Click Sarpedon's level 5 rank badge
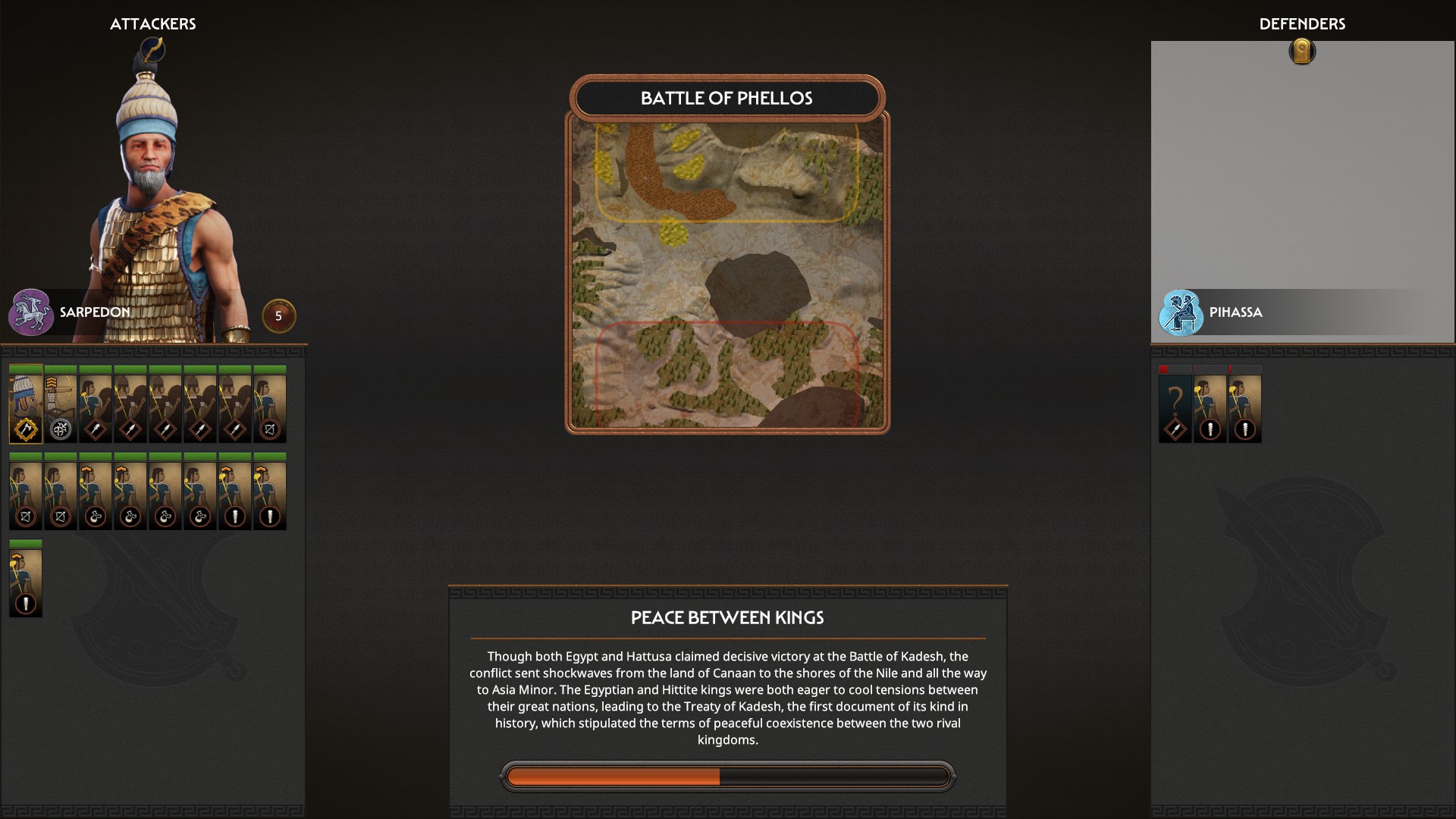This screenshot has width=1456, height=819. coord(278,317)
